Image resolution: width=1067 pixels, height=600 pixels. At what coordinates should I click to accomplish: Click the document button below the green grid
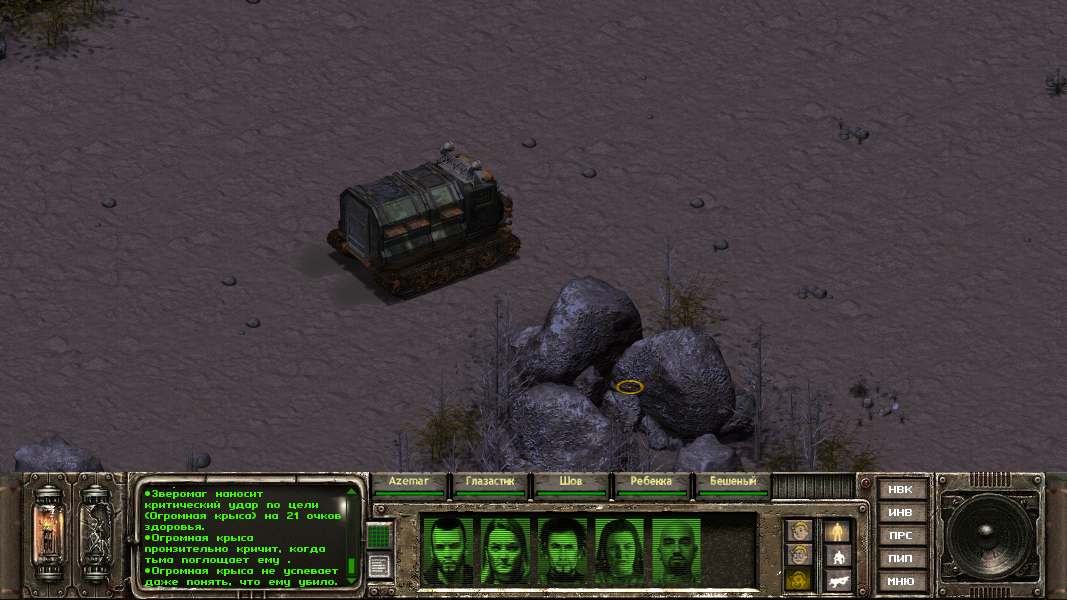(378, 566)
